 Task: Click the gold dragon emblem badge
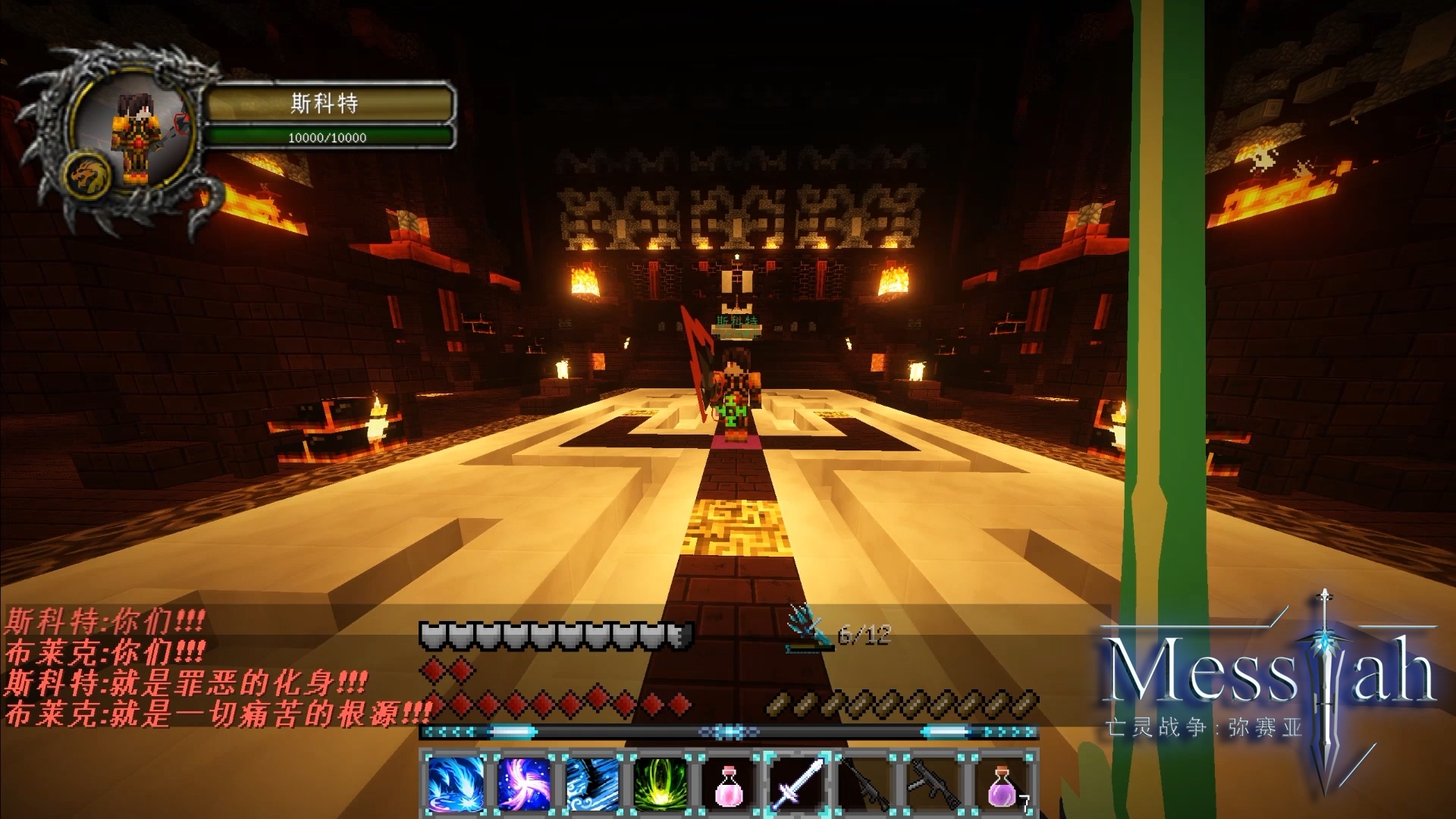(x=89, y=176)
